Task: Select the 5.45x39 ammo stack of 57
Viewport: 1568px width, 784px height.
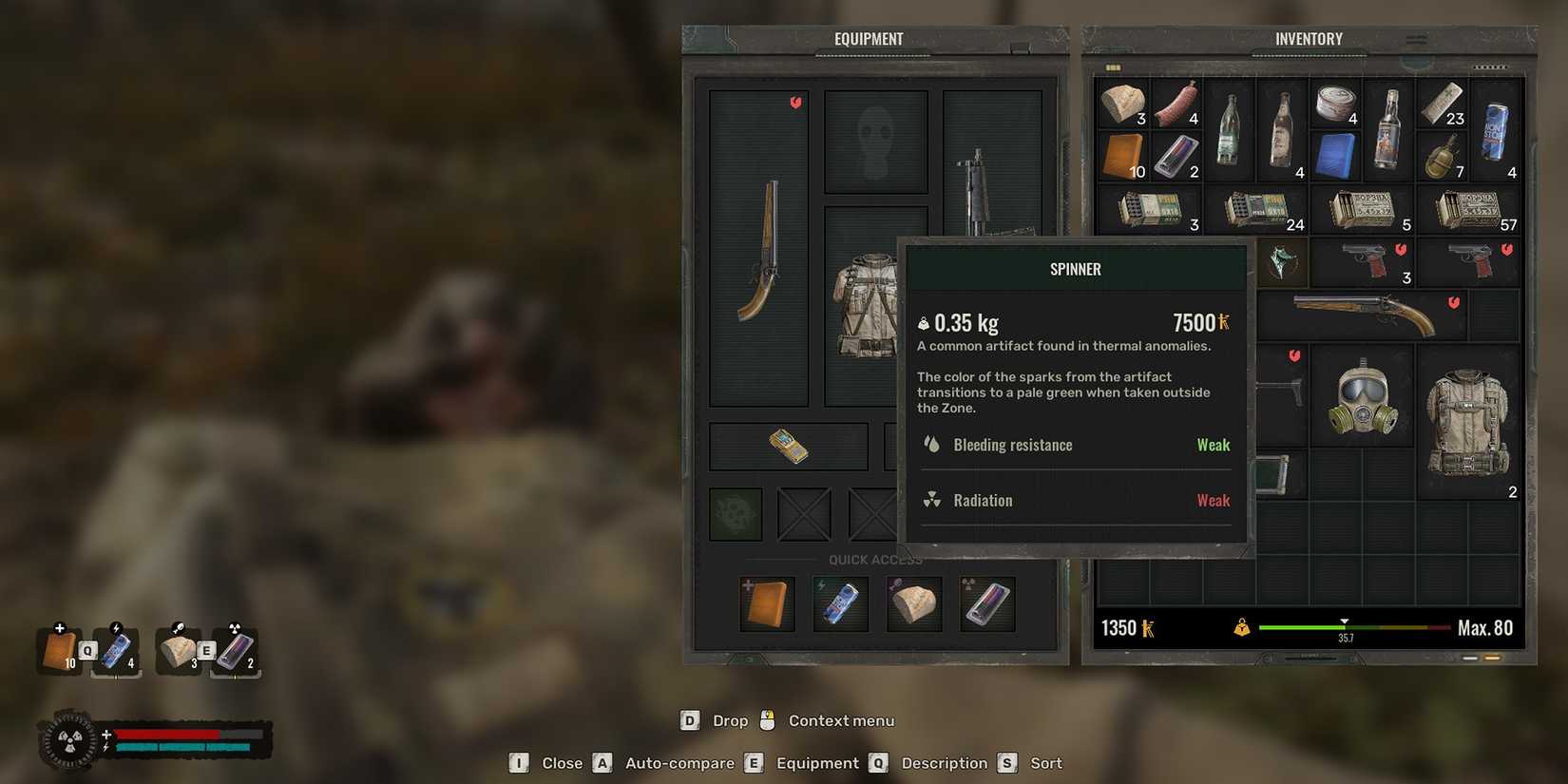Action: (x=1468, y=209)
